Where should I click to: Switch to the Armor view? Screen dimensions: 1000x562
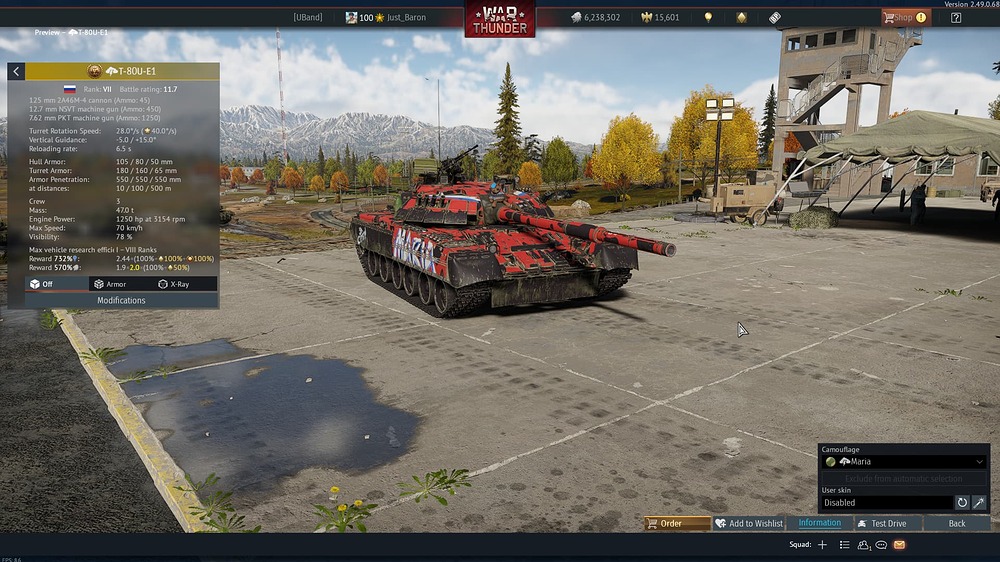[x=110, y=284]
